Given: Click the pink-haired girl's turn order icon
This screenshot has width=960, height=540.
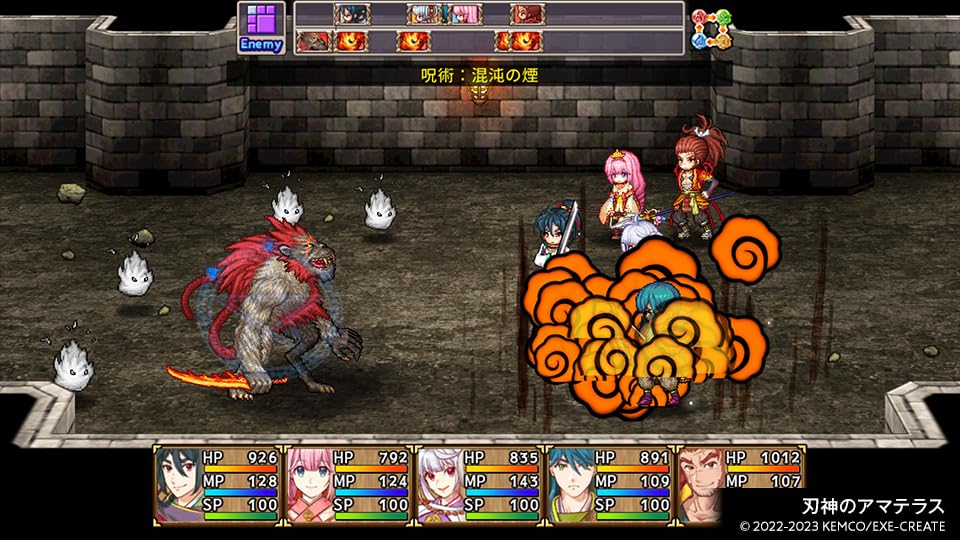Looking at the screenshot, I should (466, 14).
